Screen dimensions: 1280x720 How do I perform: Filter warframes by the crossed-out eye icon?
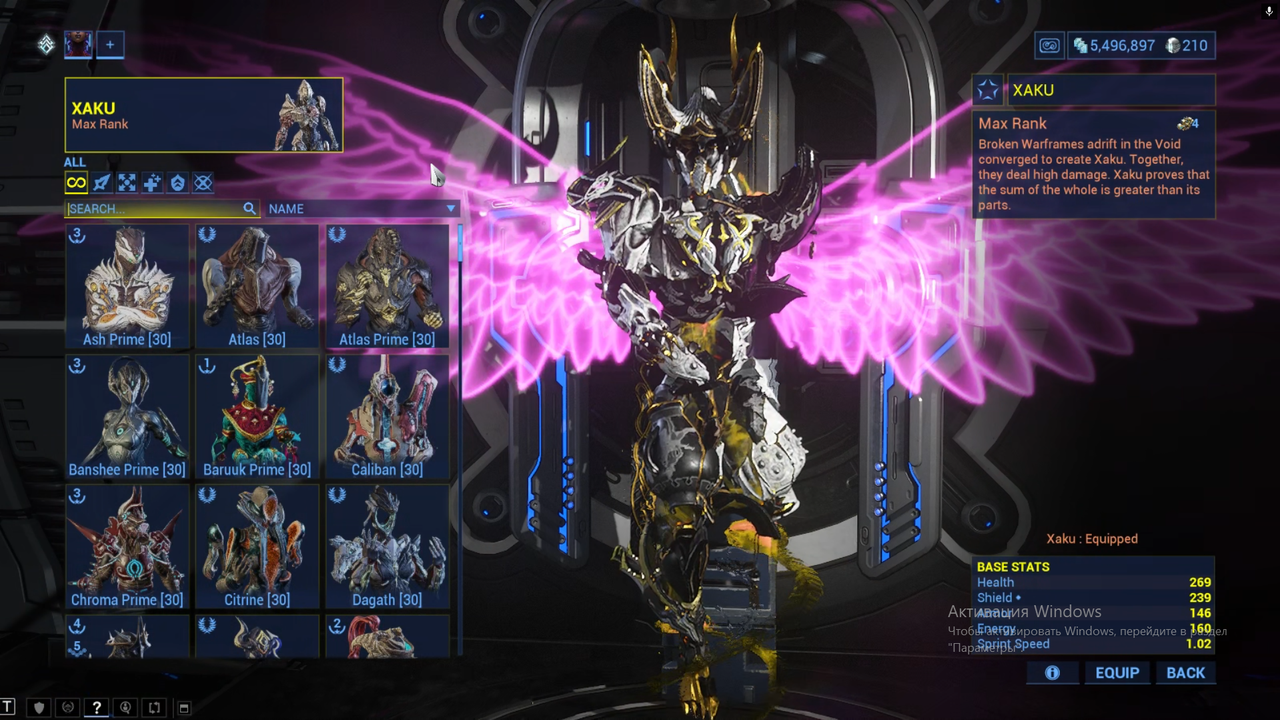pos(203,183)
